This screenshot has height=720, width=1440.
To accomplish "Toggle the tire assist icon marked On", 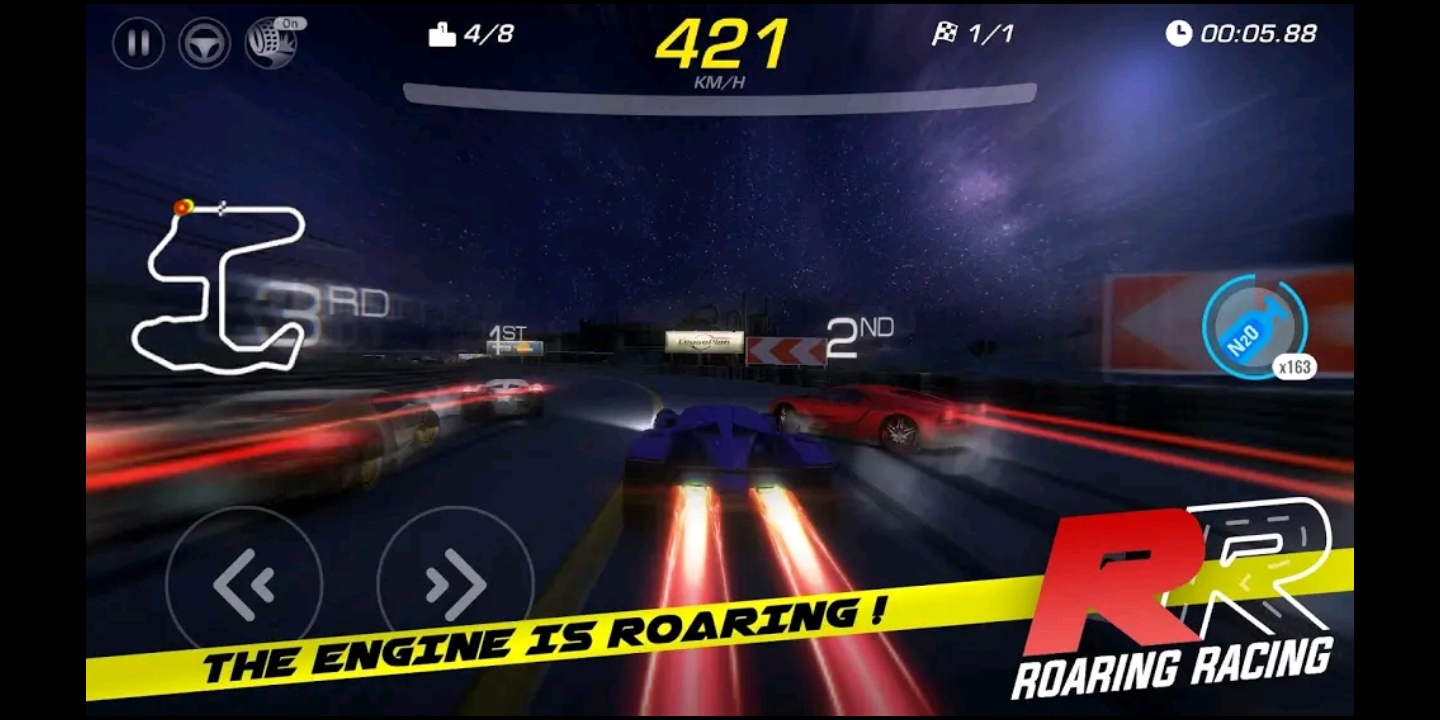I will tap(271, 44).
